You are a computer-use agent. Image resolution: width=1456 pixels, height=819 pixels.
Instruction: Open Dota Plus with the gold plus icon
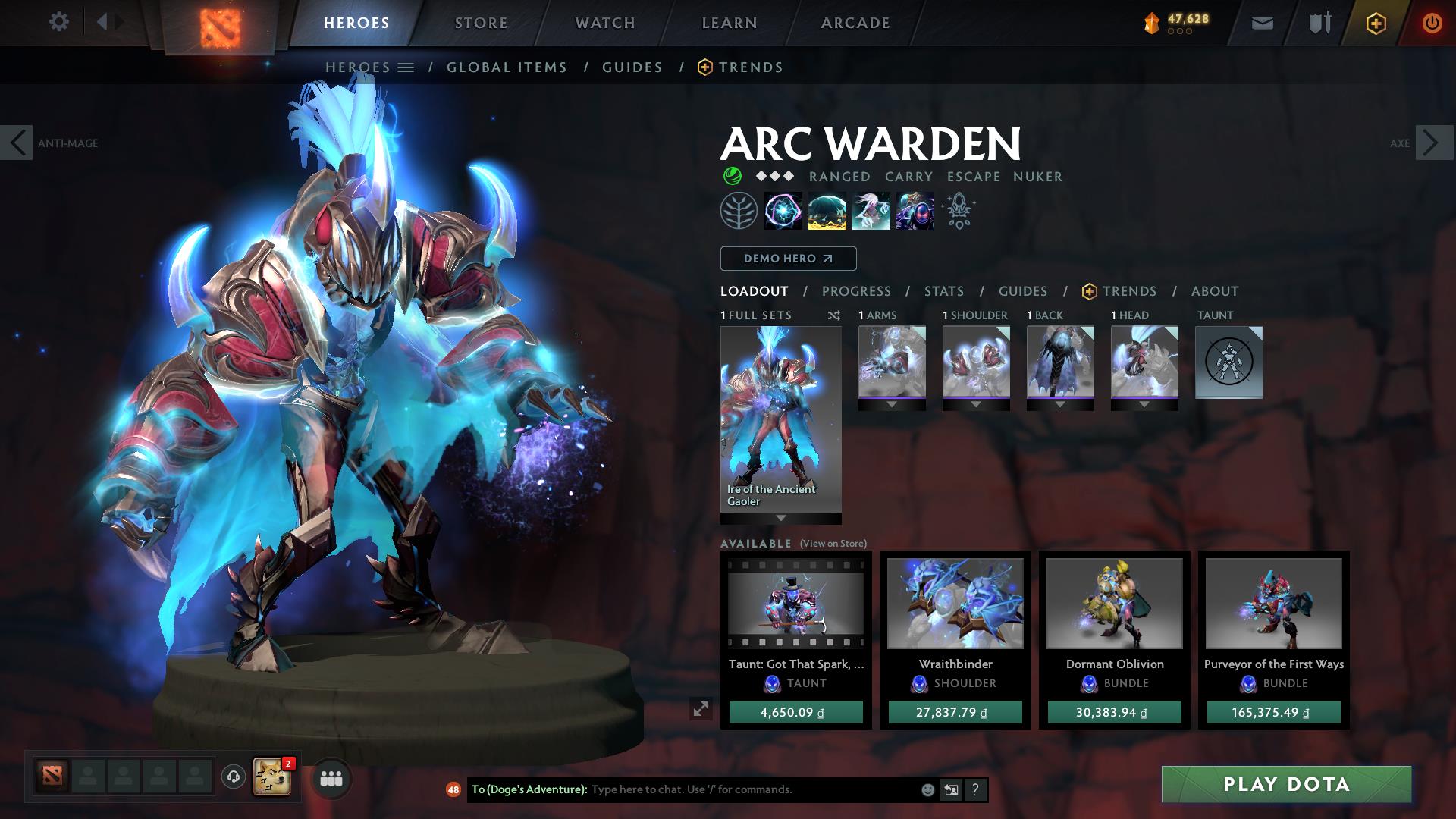point(1376,22)
